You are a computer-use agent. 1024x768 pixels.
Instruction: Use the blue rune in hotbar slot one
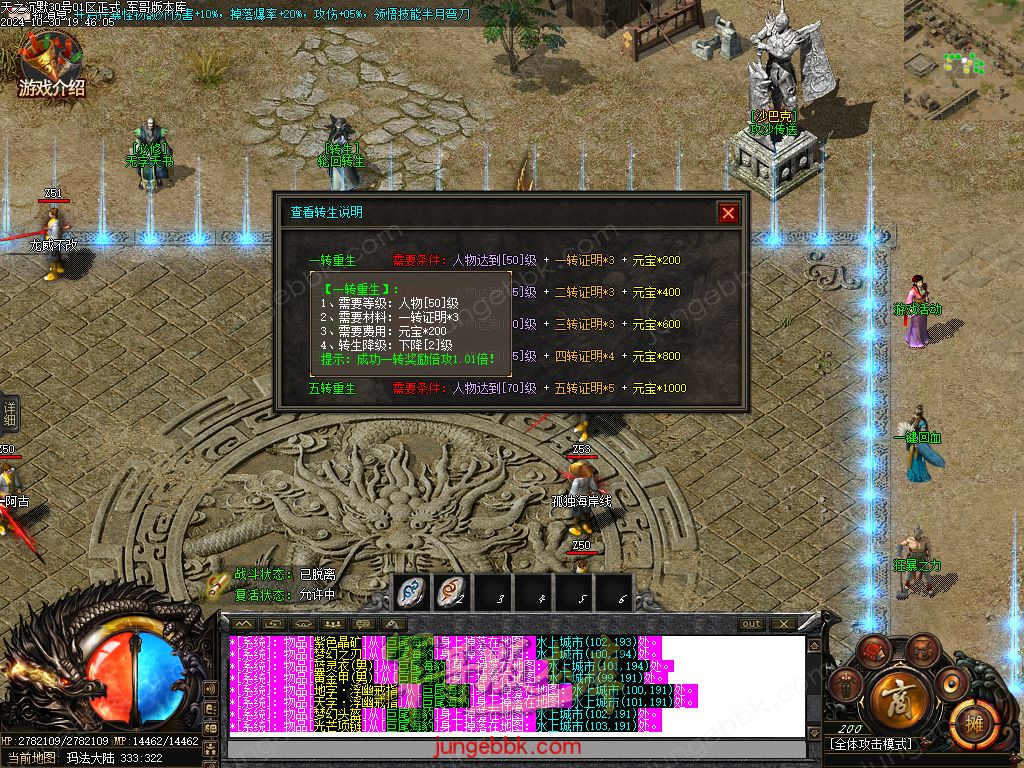click(x=412, y=592)
